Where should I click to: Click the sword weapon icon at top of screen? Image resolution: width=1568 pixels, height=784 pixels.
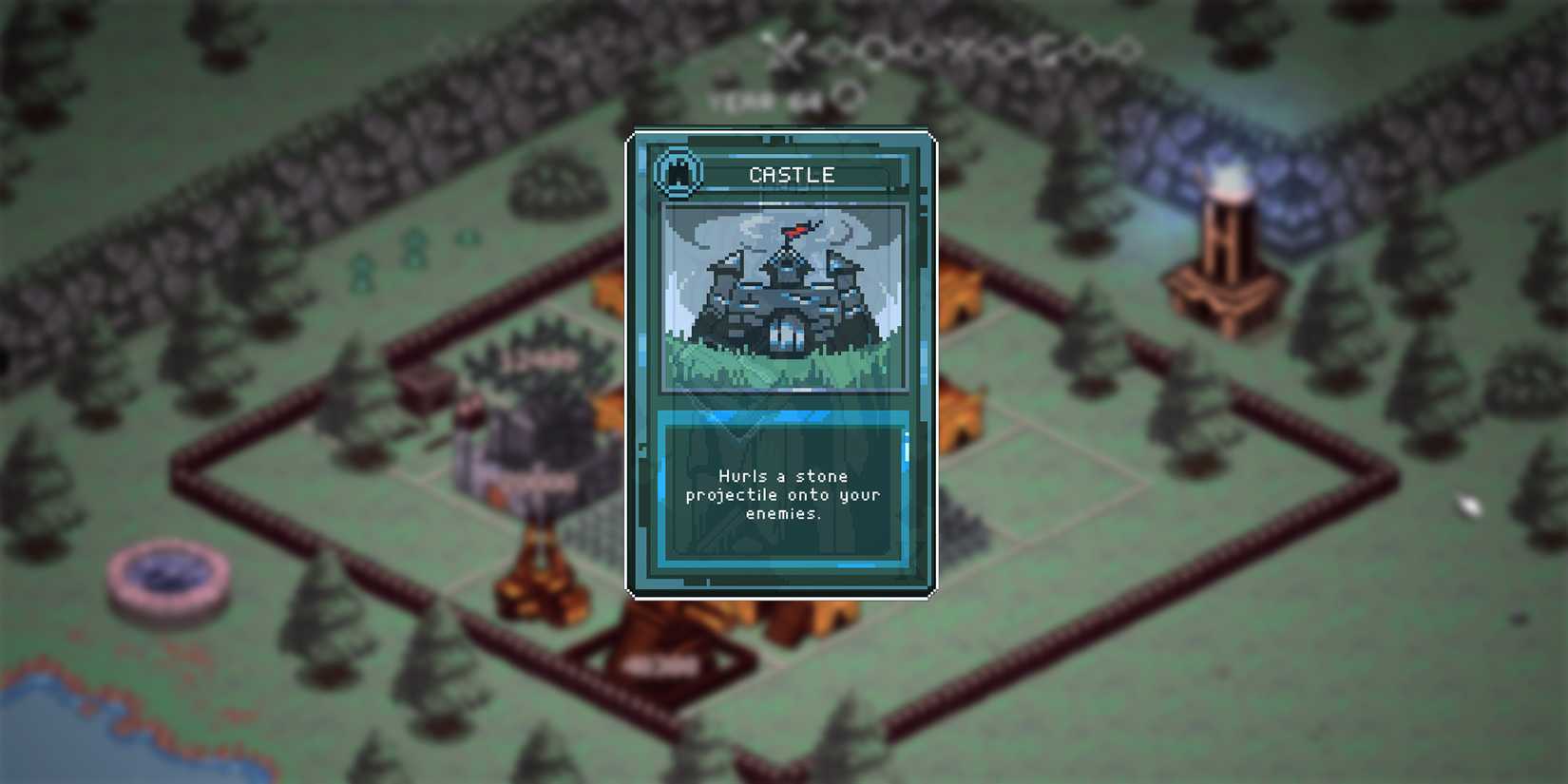(x=787, y=49)
